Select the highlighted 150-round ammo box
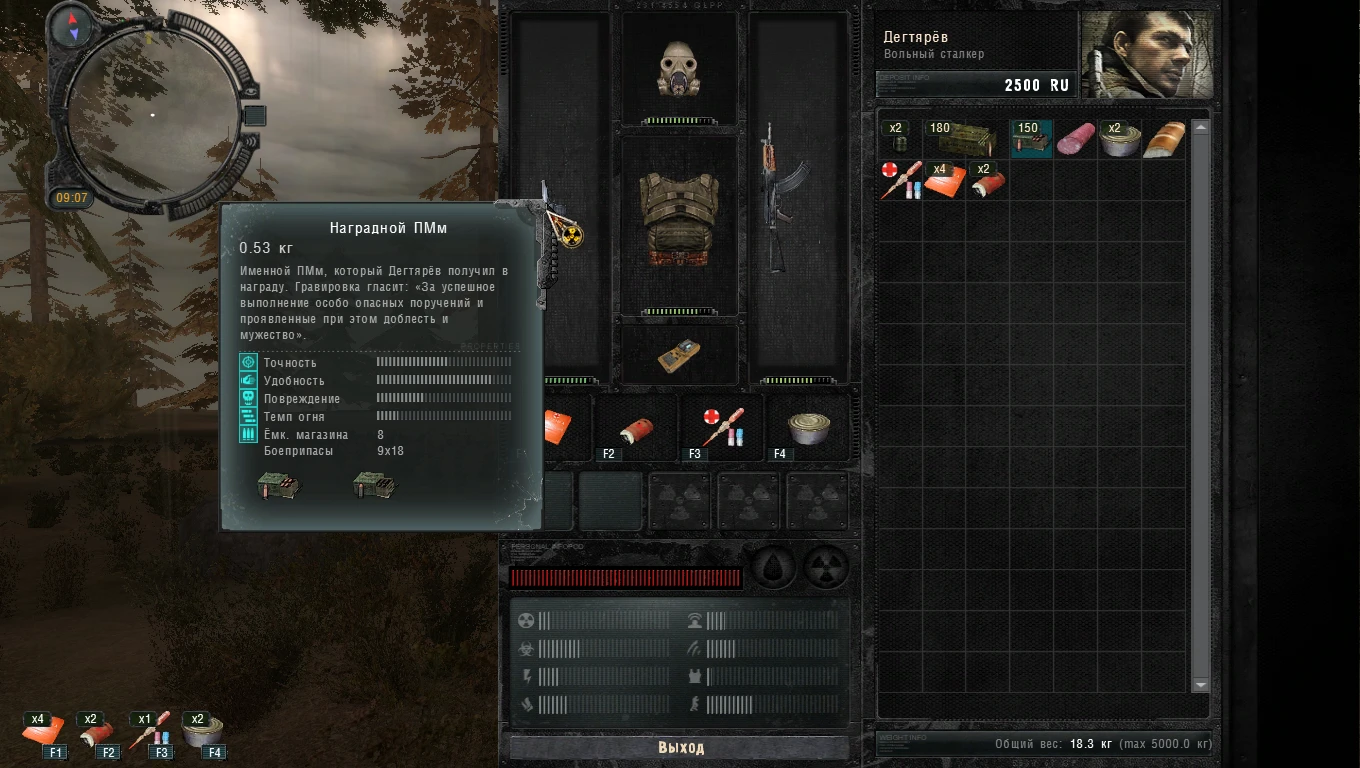This screenshot has width=1360, height=768. tap(1031, 139)
